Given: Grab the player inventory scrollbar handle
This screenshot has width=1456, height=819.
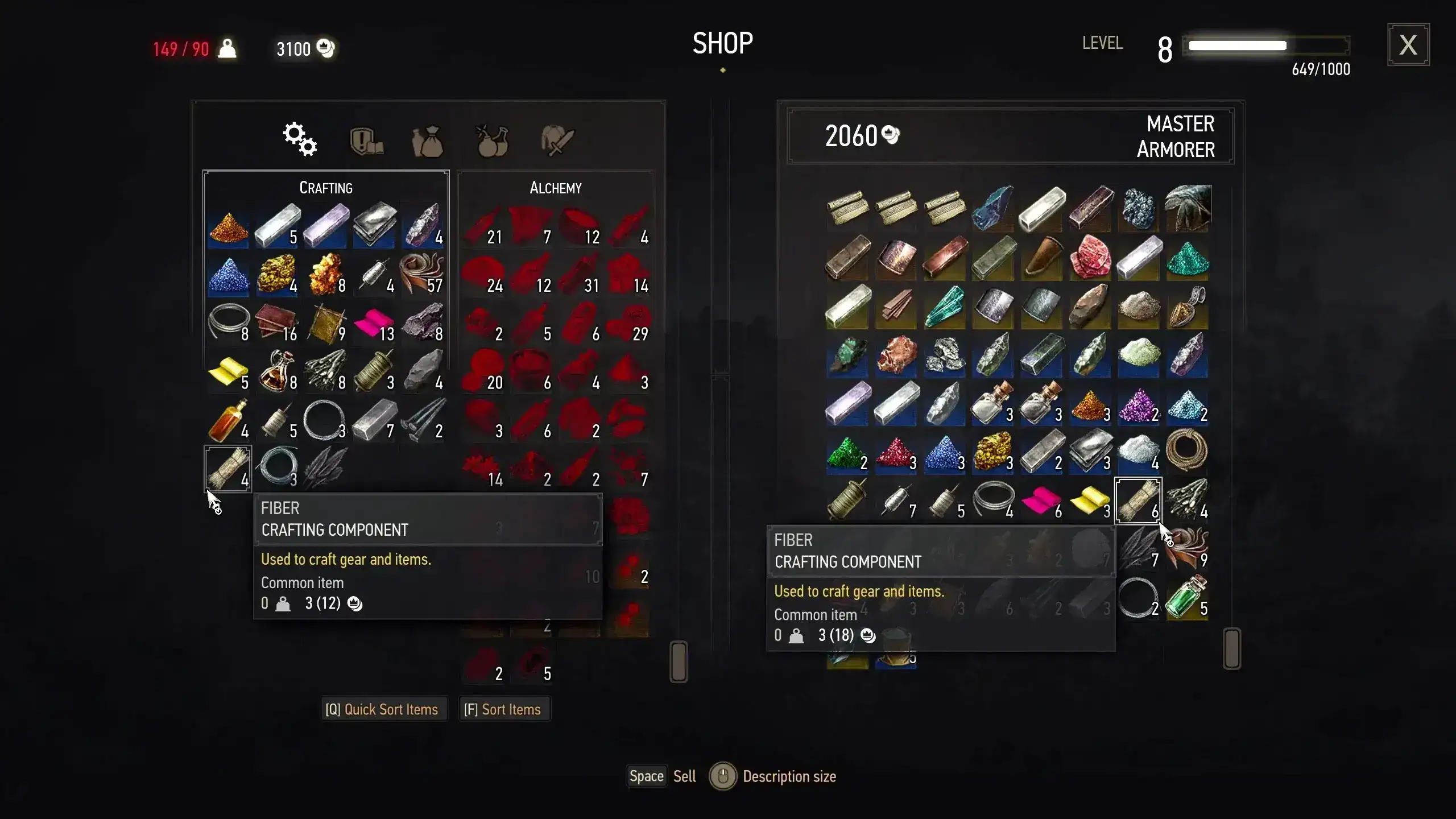Looking at the screenshot, I should 679,661.
